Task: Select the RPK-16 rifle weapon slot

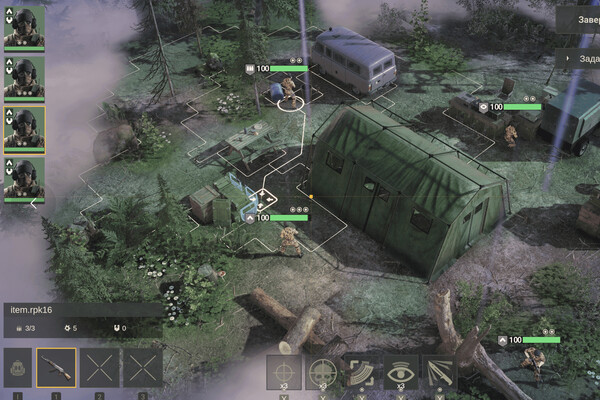Action: coord(56,368)
